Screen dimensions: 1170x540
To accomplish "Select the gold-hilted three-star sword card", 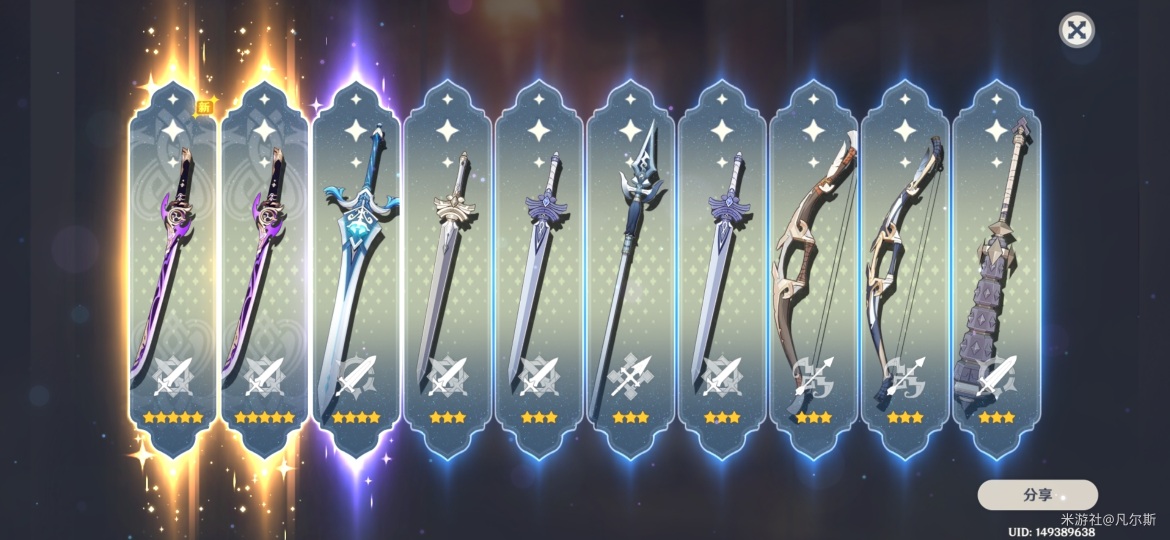I will click(x=448, y=270).
